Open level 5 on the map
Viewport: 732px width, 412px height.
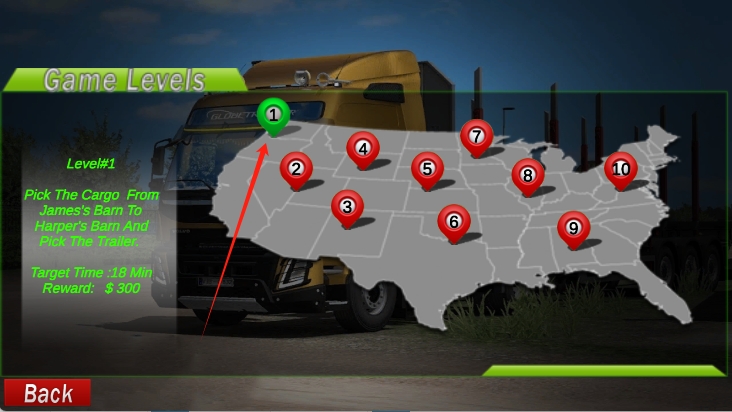tap(427, 168)
